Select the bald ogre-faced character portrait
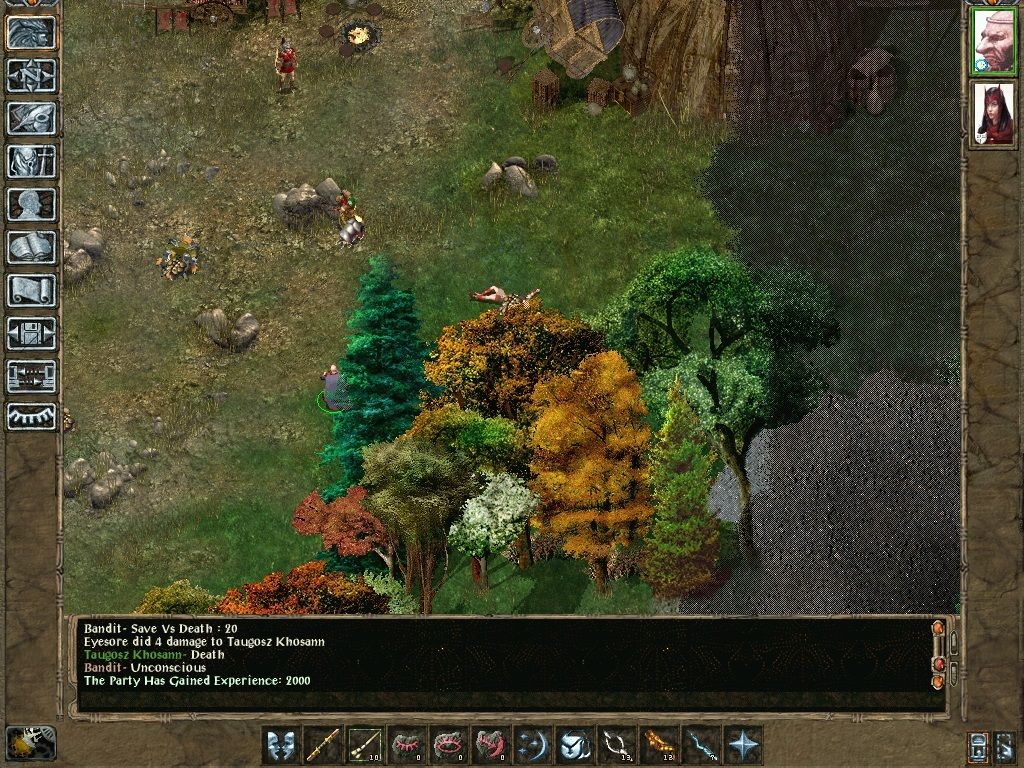 coord(993,41)
